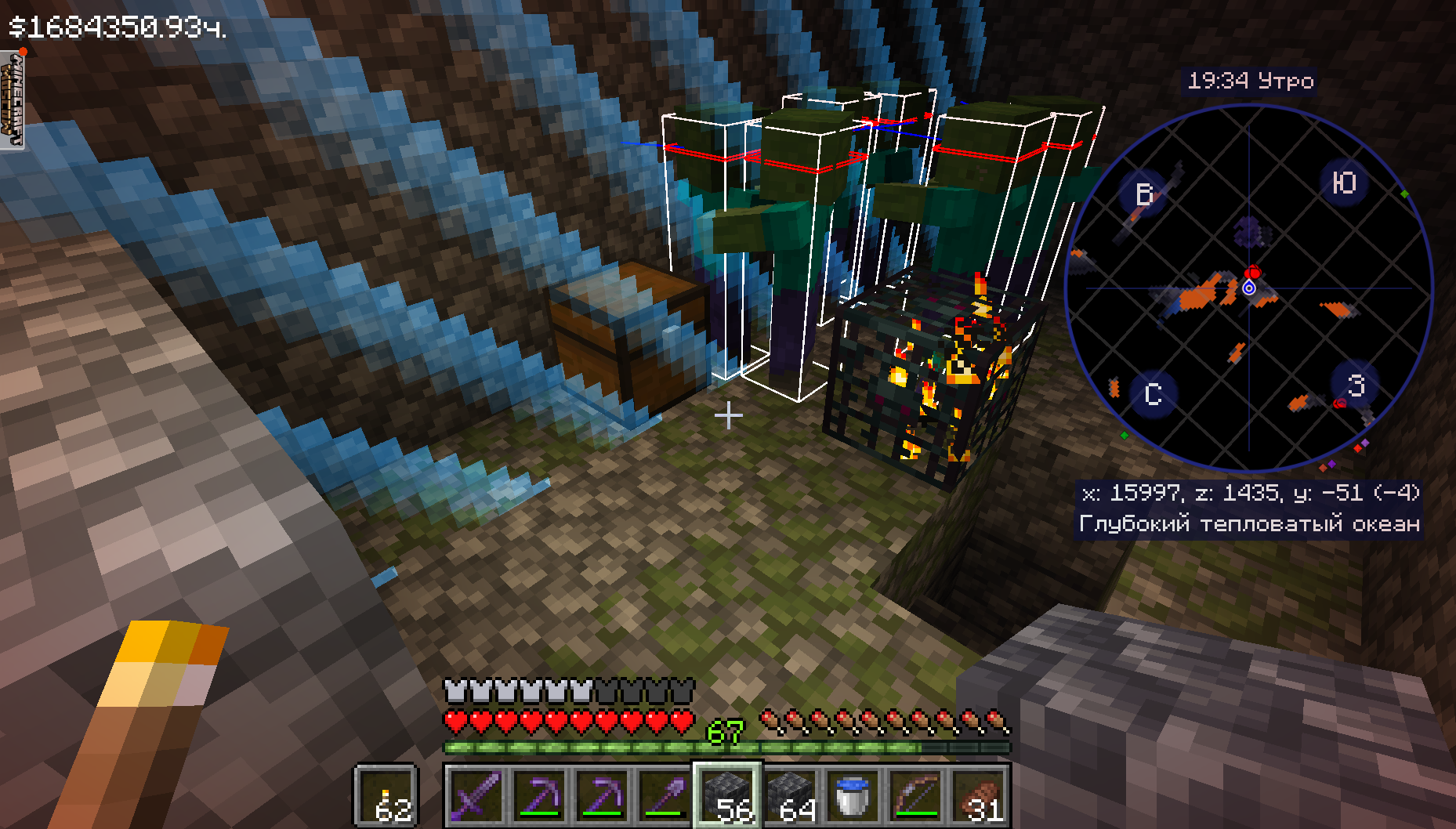Open the Minecraft Moscow side tab
The height and width of the screenshot is (829, 1456).
pos(12,100)
